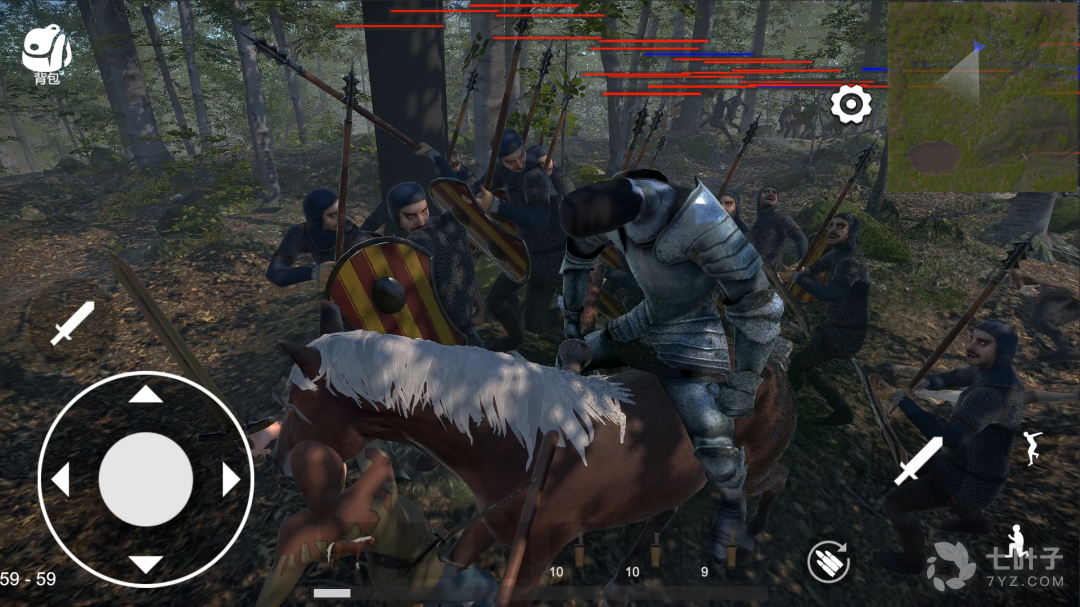Tap the joystick's down arrow
The image size is (1080, 607).
point(146,565)
